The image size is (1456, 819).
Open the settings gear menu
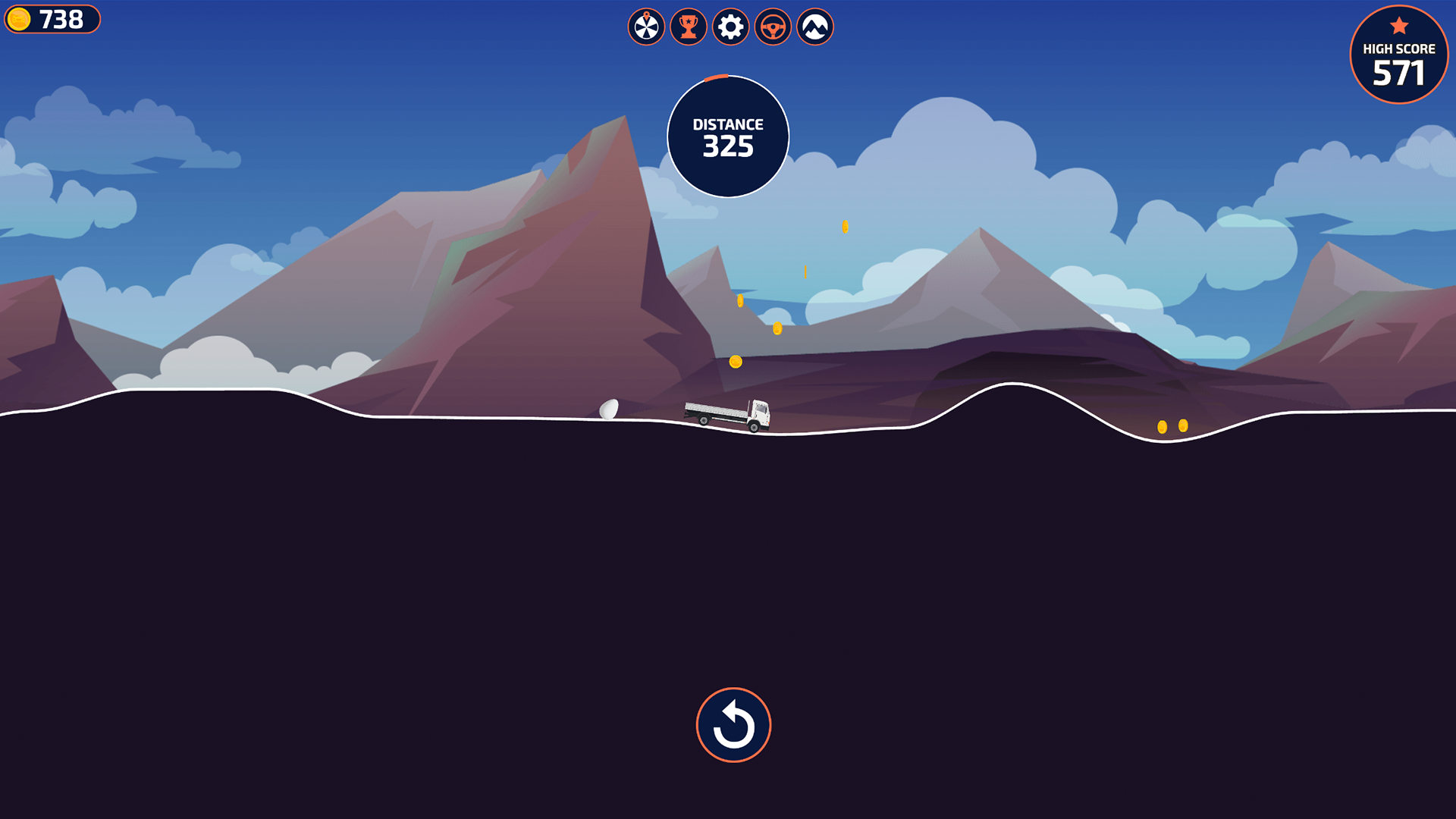(x=730, y=27)
